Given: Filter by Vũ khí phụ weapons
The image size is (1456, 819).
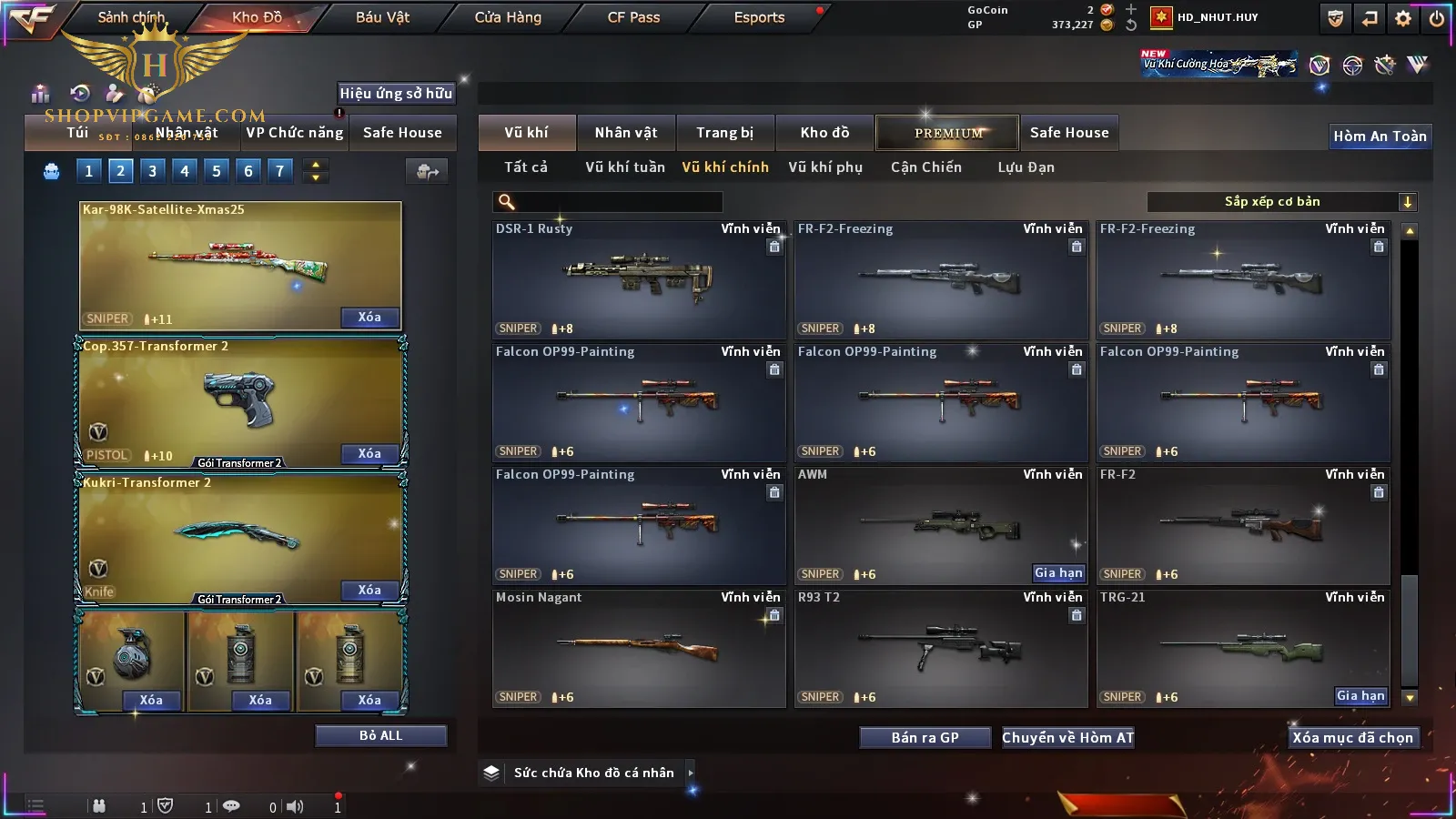Looking at the screenshot, I should (x=824, y=167).
